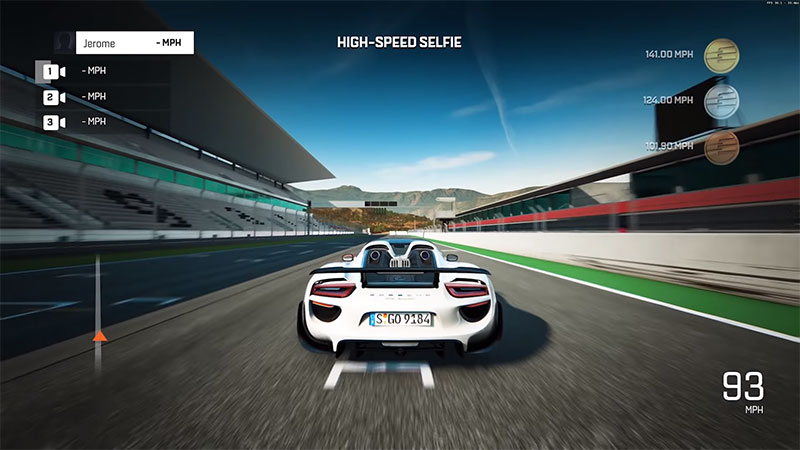
Task: Select the Jerome player row
Action: click(x=124, y=43)
